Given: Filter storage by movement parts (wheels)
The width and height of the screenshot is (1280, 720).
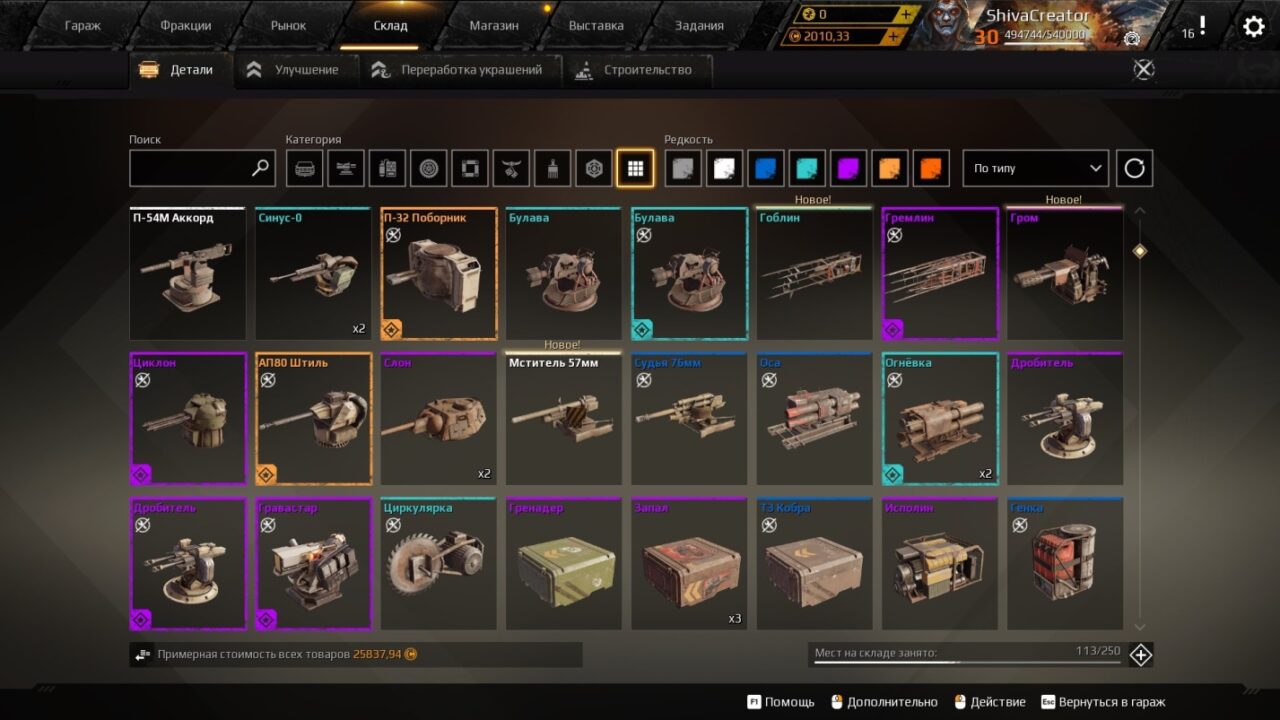Looking at the screenshot, I should [x=429, y=168].
